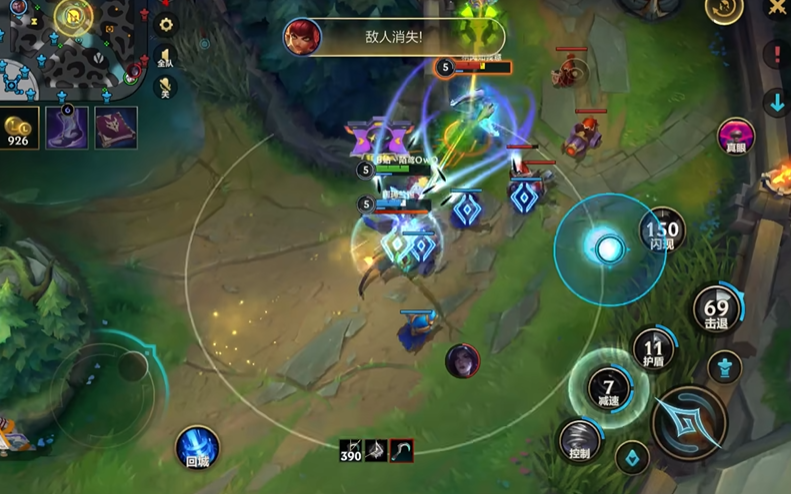Tap the main basic attack button
This screenshot has height=494, width=791.
pos(689,423)
